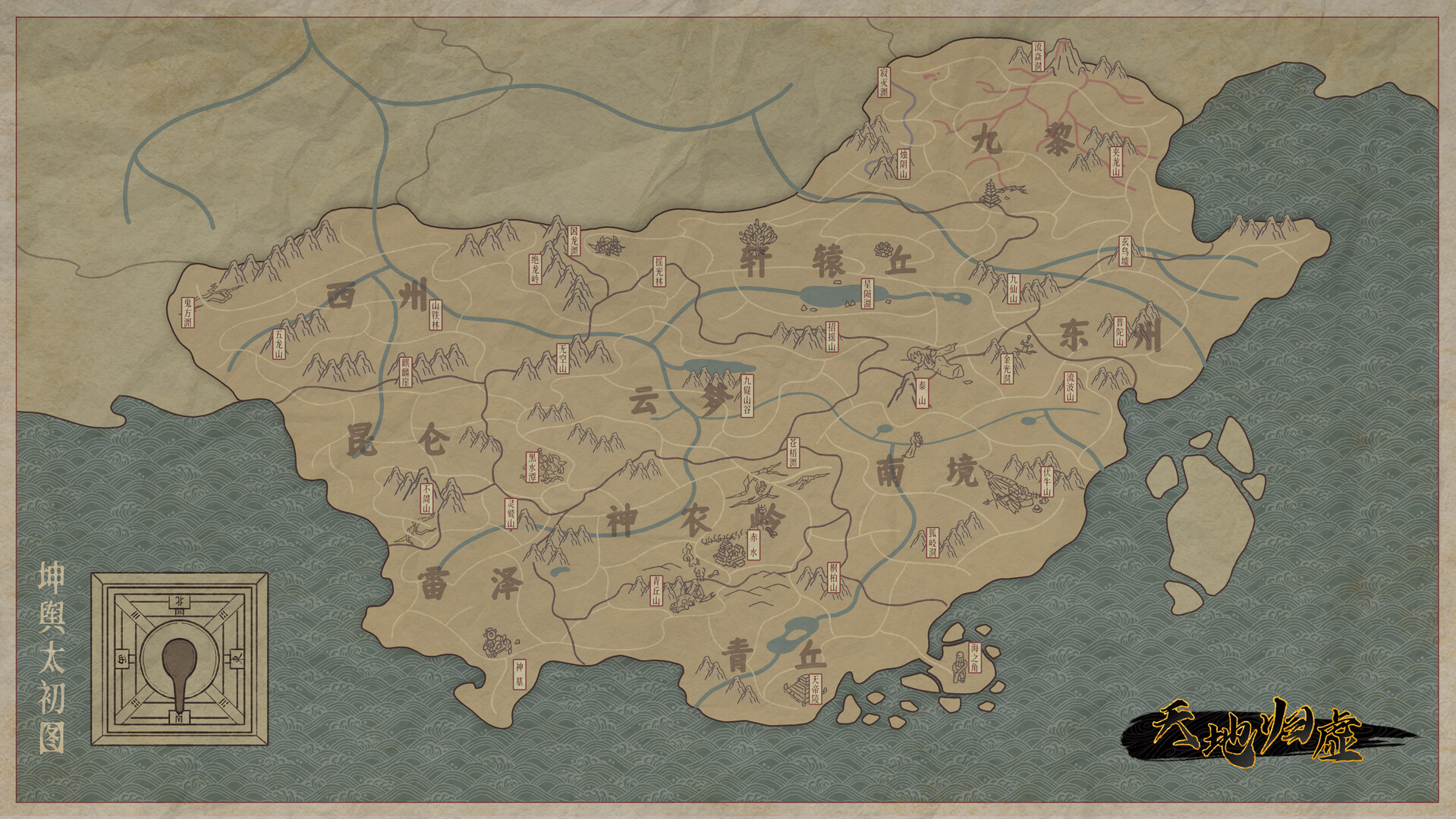Select the 鬼方渊 marker
This screenshot has width=1456, height=819.
coord(187,312)
